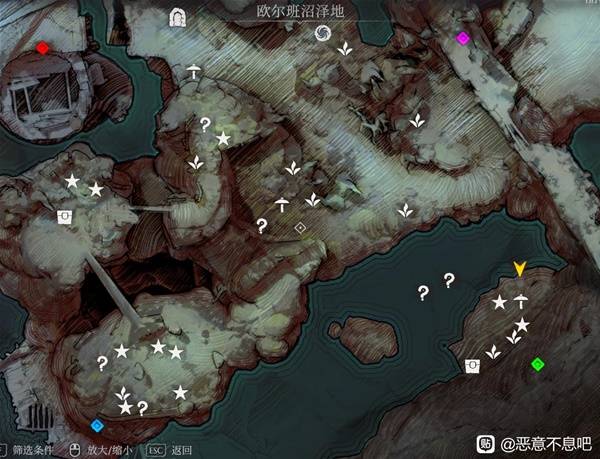
Task: Pick the mushroom marker beneath the yellow arrow
Action: tap(520, 299)
